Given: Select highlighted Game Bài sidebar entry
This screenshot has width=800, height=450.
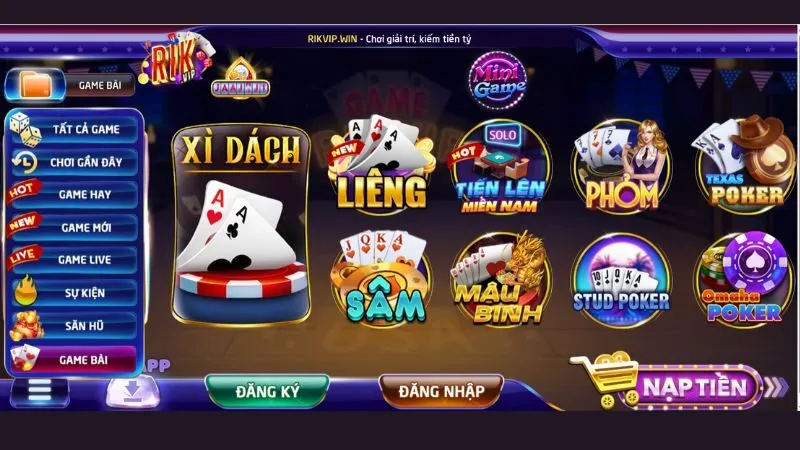Looking at the screenshot, I should point(75,358).
